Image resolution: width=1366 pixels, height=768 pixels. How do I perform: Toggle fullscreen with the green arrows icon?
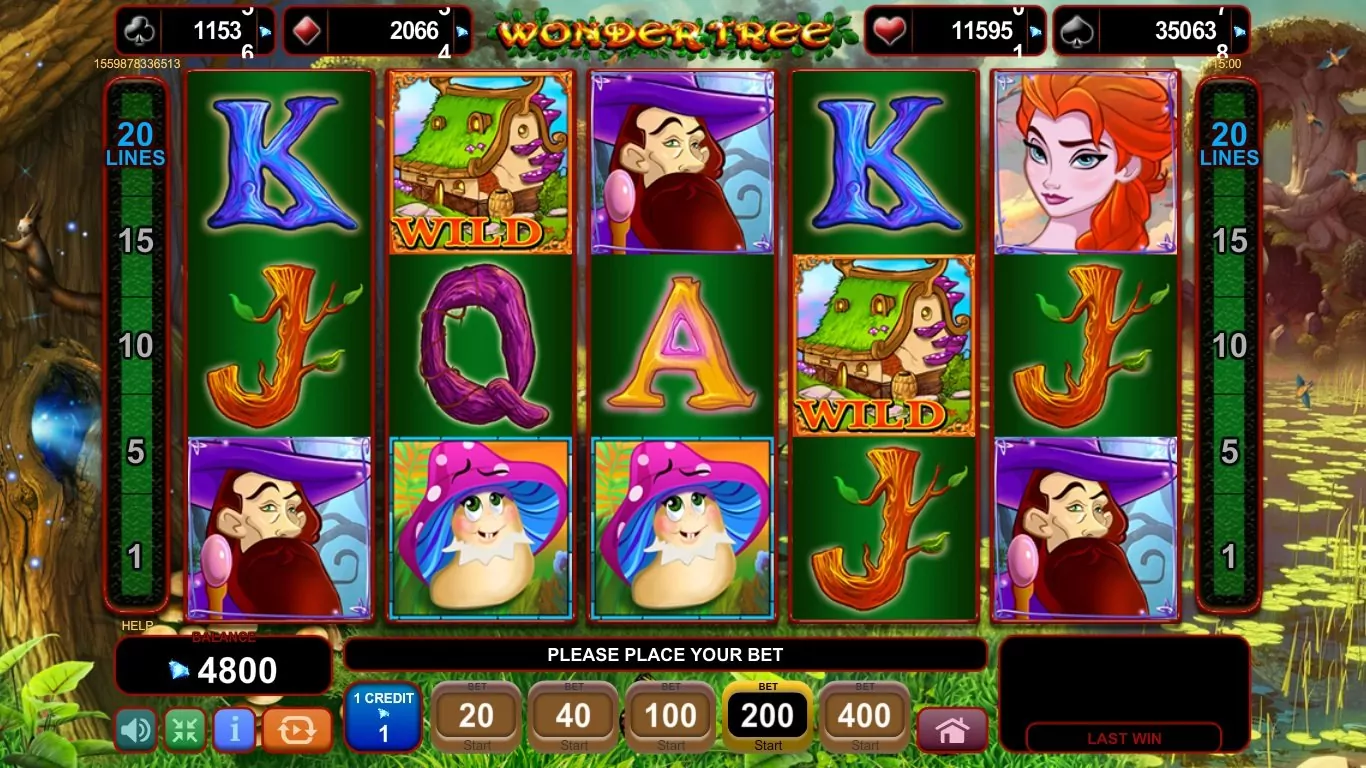pyautogui.click(x=185, y=730)
